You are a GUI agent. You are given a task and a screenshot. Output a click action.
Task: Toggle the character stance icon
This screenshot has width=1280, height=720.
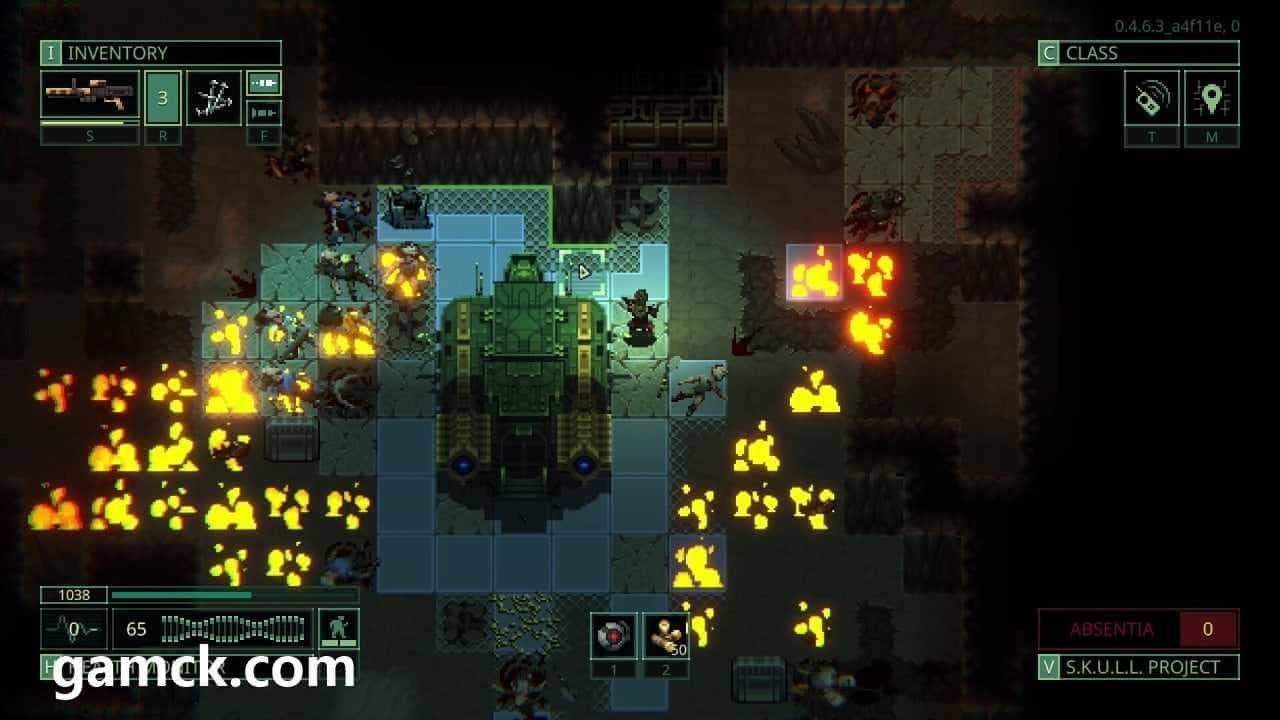pyautogui.click(x=338, y=629)
